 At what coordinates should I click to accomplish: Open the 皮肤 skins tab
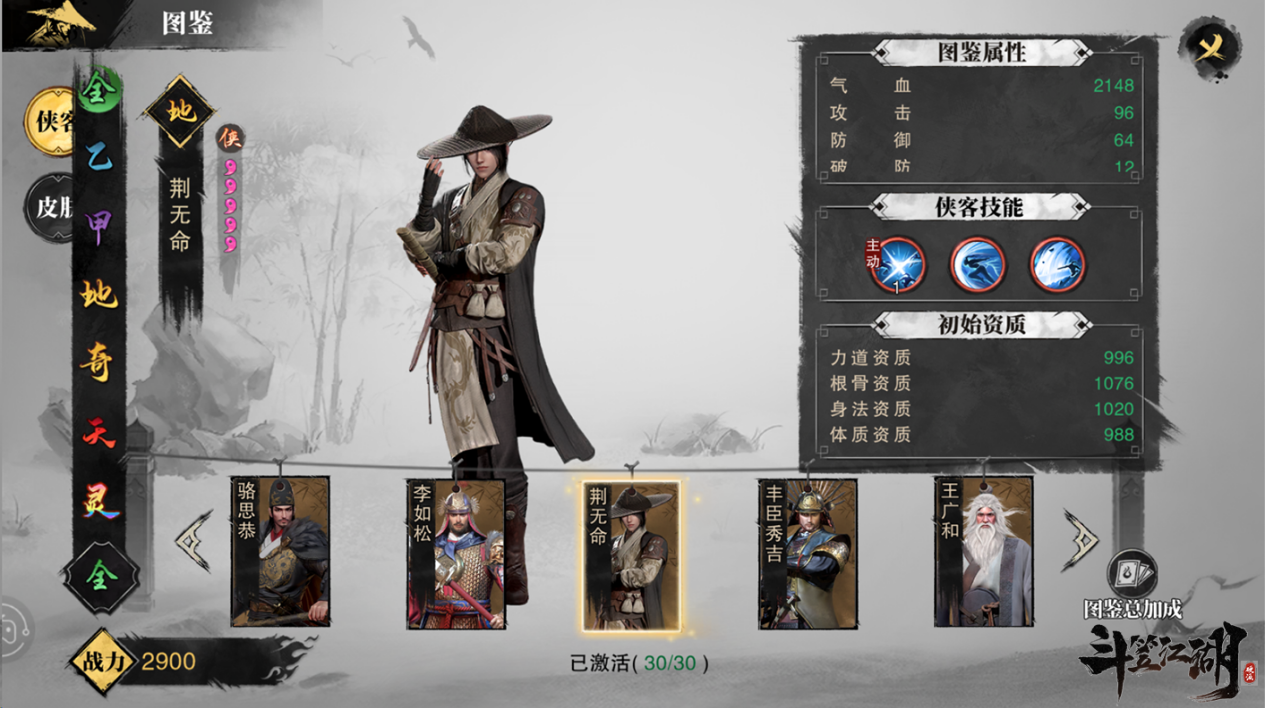[50, 207]
